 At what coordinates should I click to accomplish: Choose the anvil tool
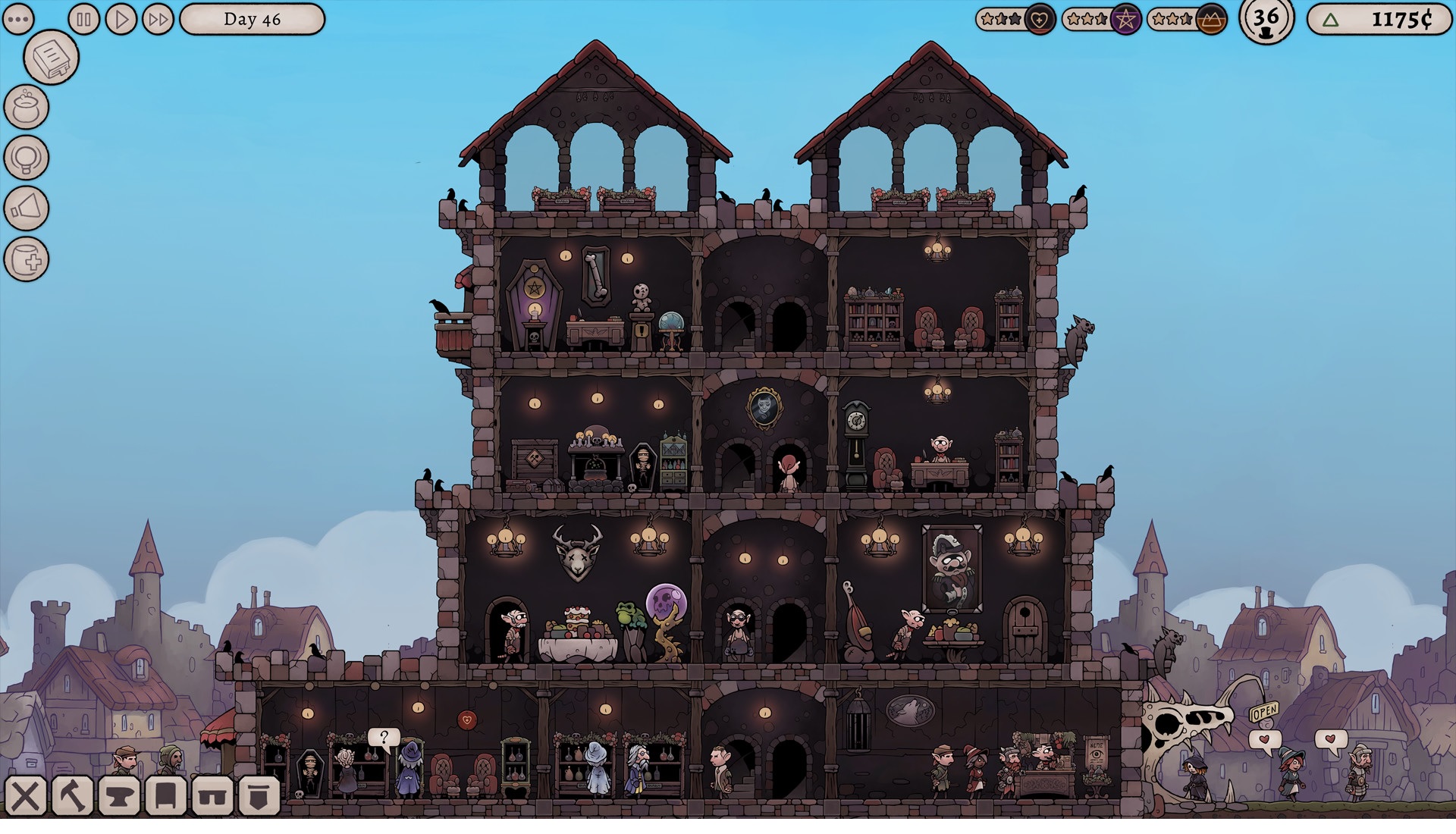pos(120,796)
